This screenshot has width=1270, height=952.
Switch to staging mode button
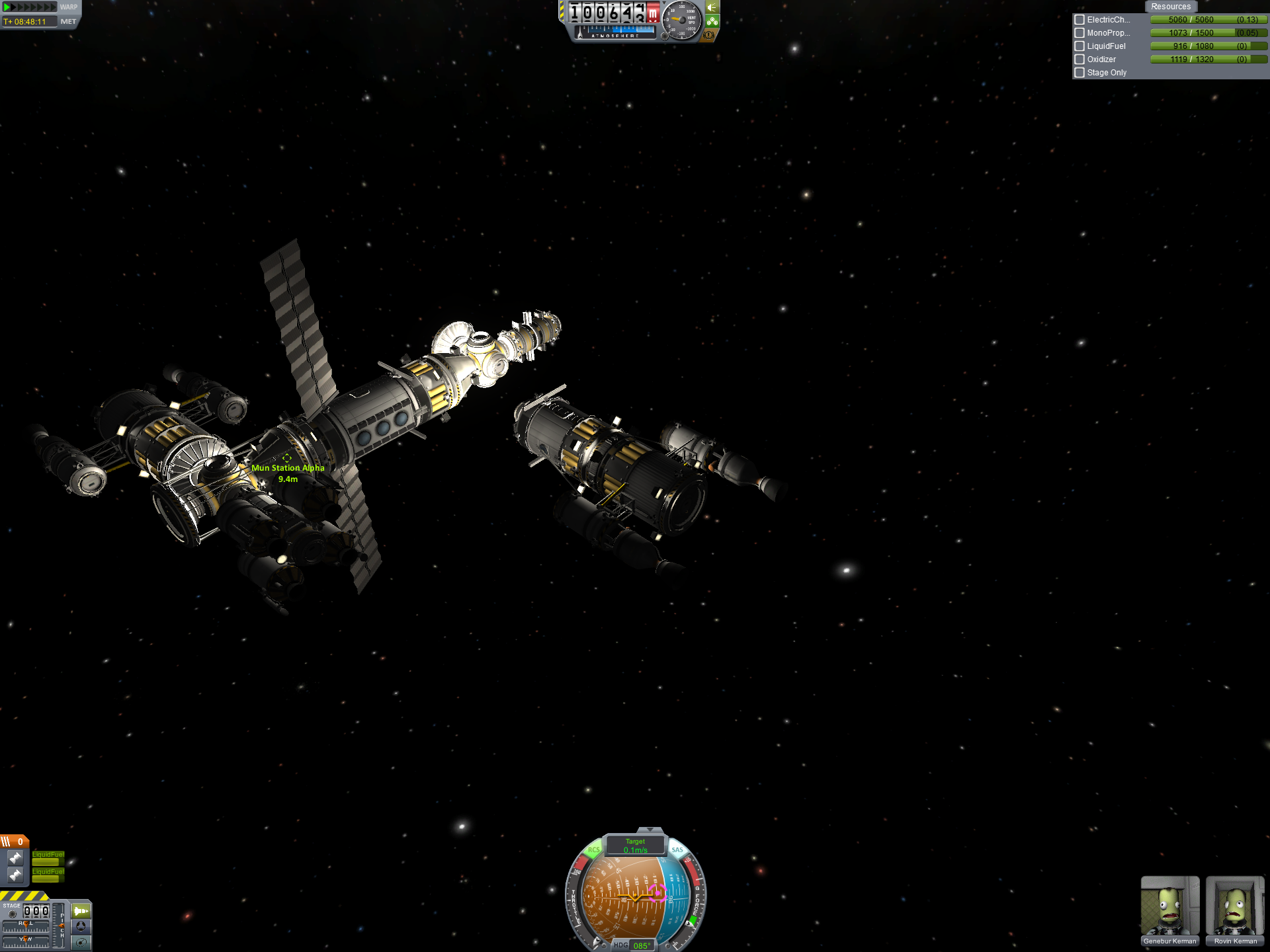81,911
